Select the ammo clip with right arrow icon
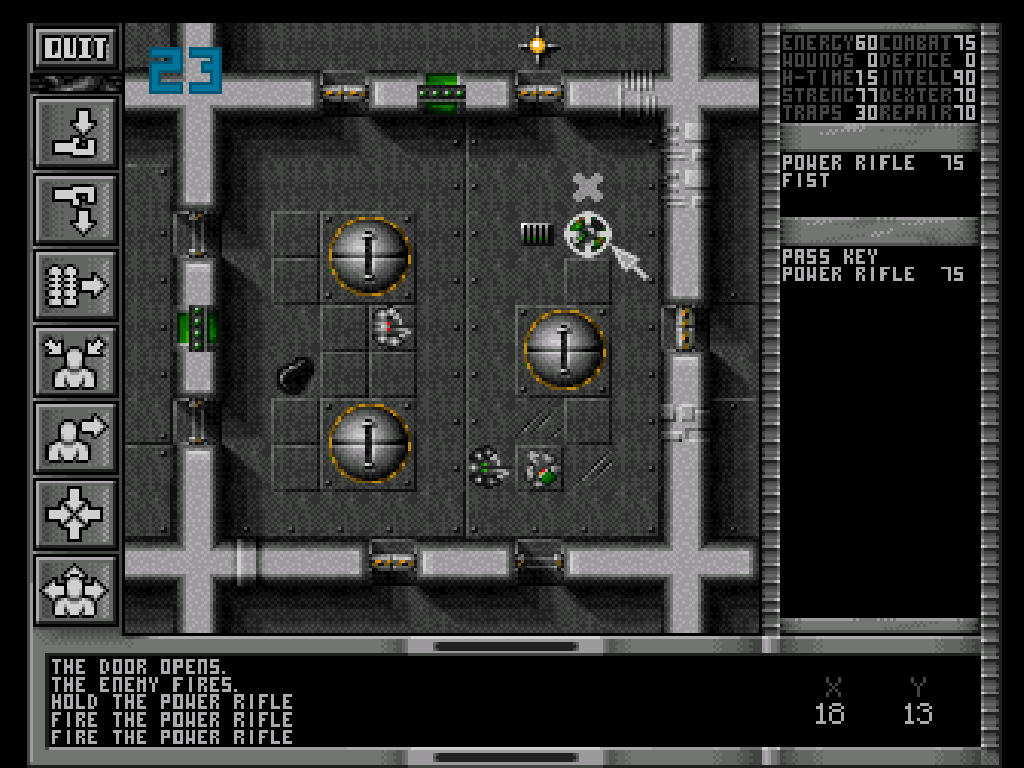Screen dimensions: 1024x768 click(x=76, y=286)
